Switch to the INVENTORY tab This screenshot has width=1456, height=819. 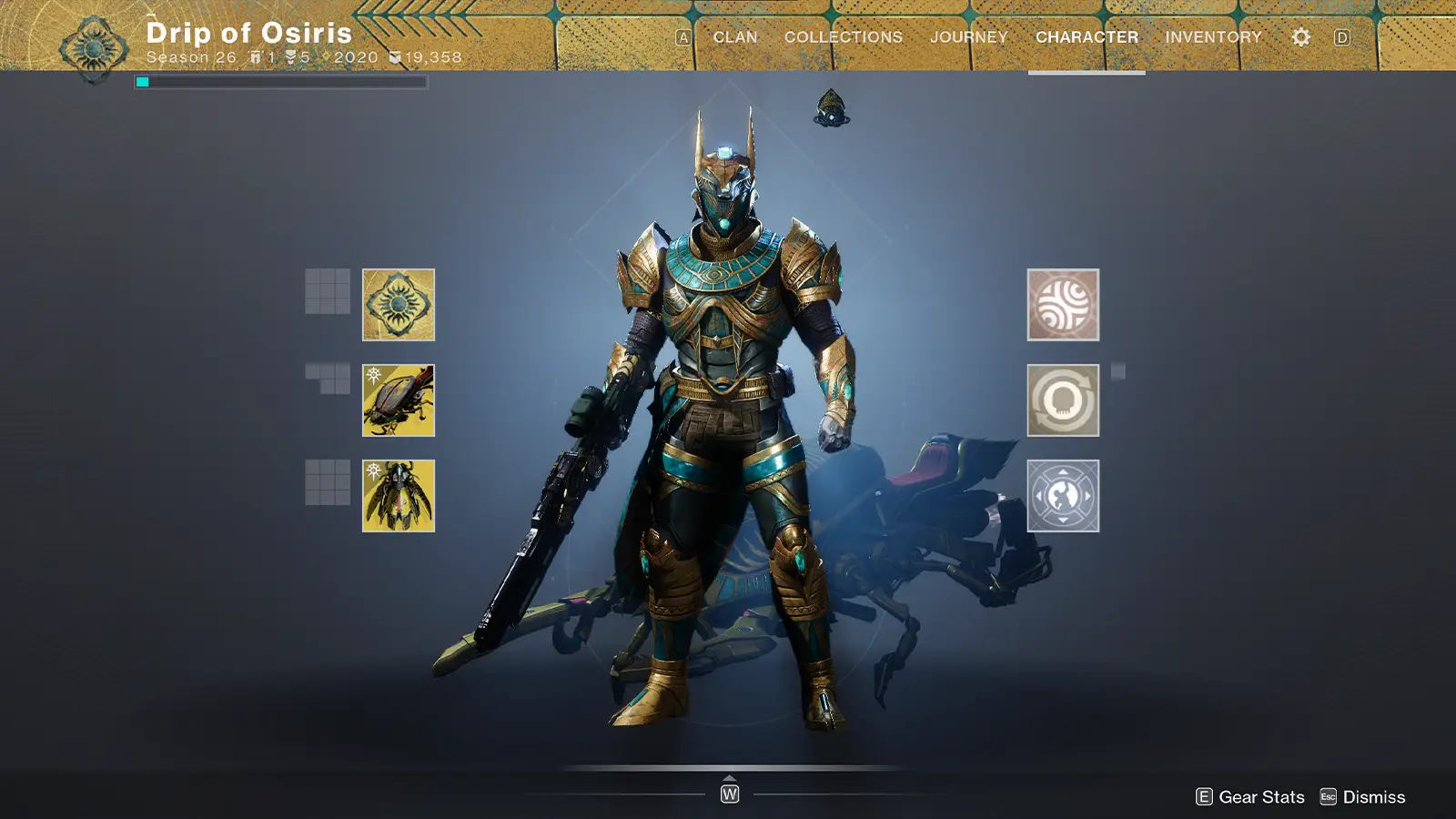click(1212, 37)
